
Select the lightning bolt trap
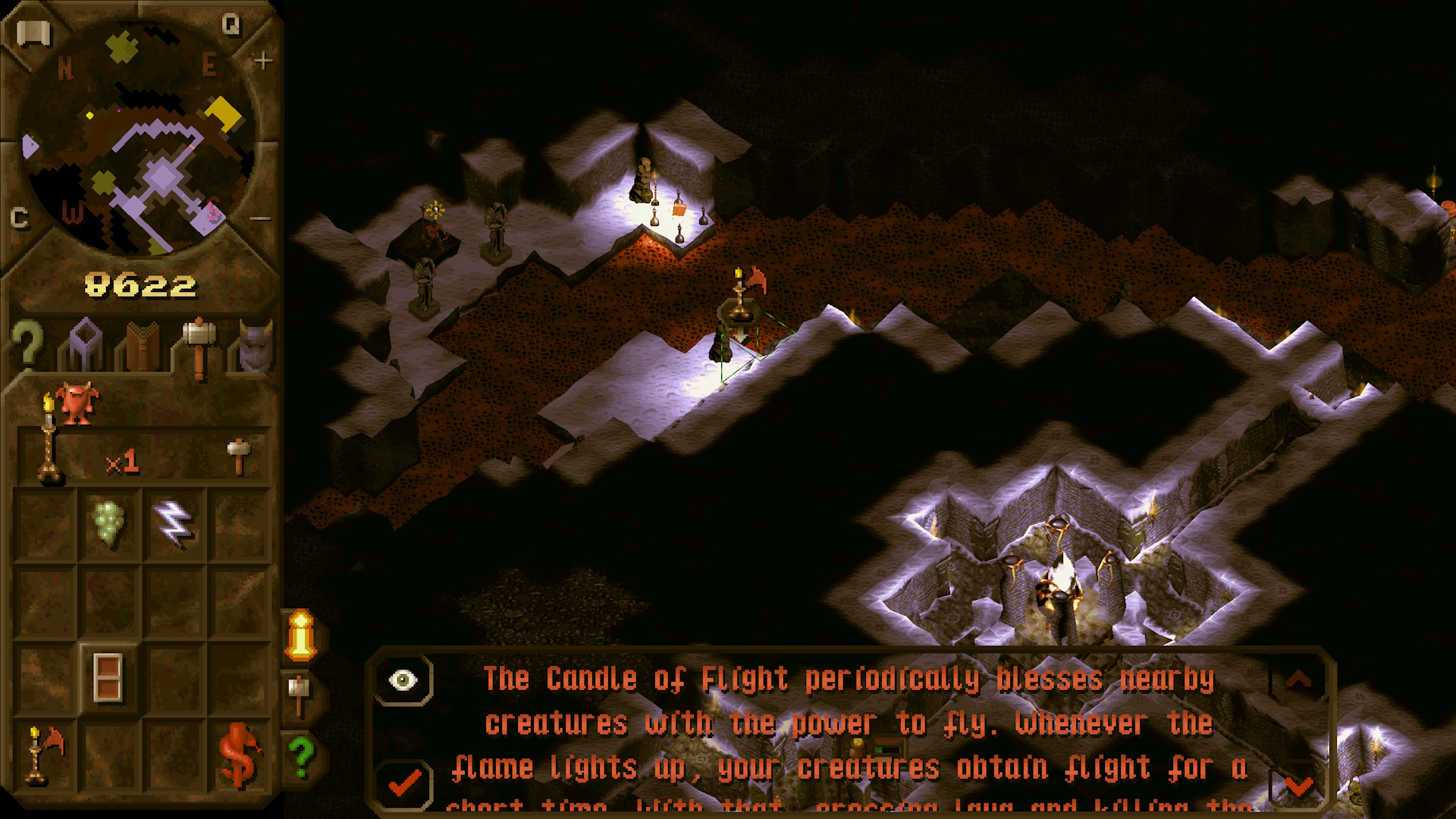point(174,522)
